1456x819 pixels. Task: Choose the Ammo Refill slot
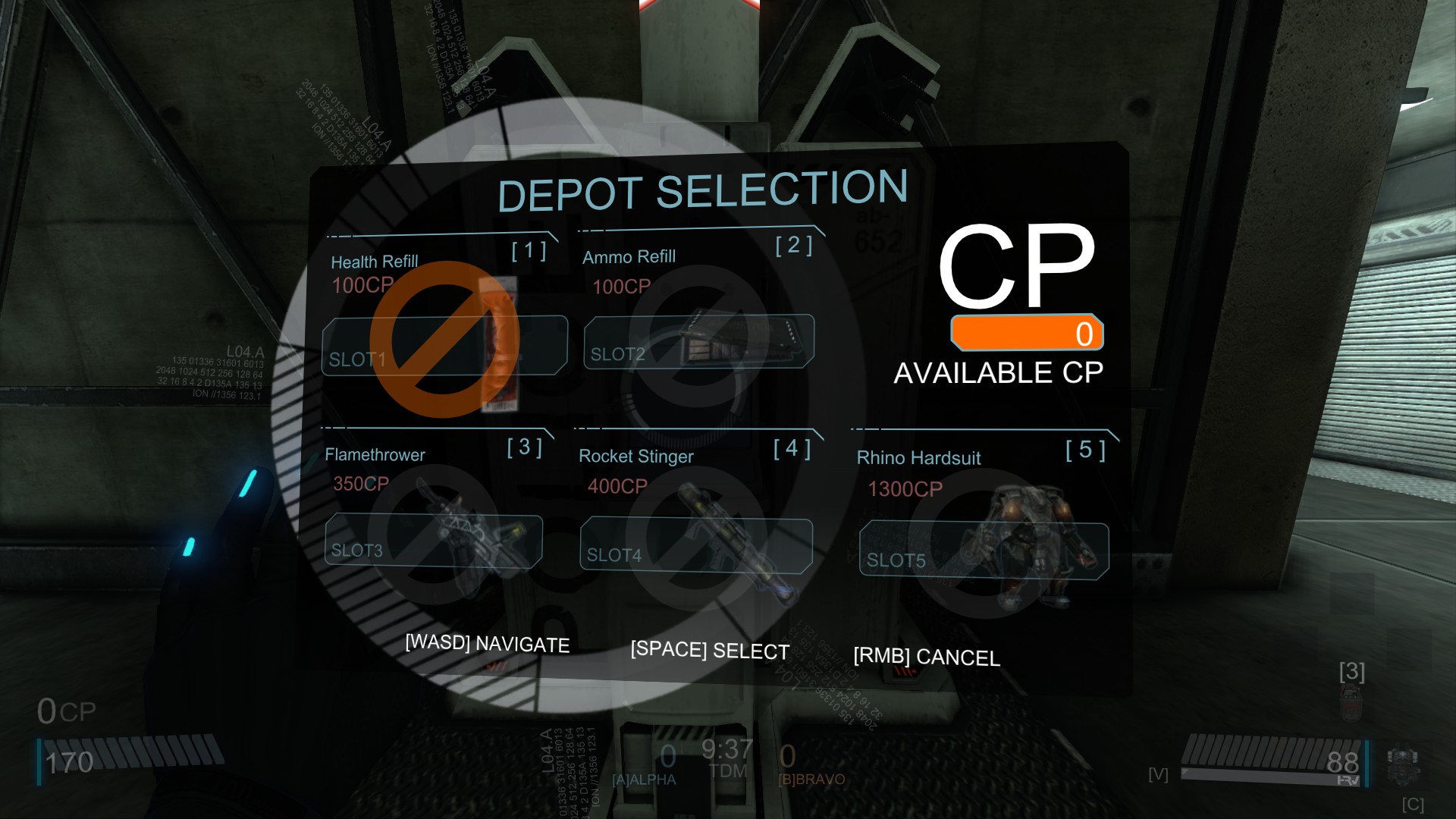[698, 341]
